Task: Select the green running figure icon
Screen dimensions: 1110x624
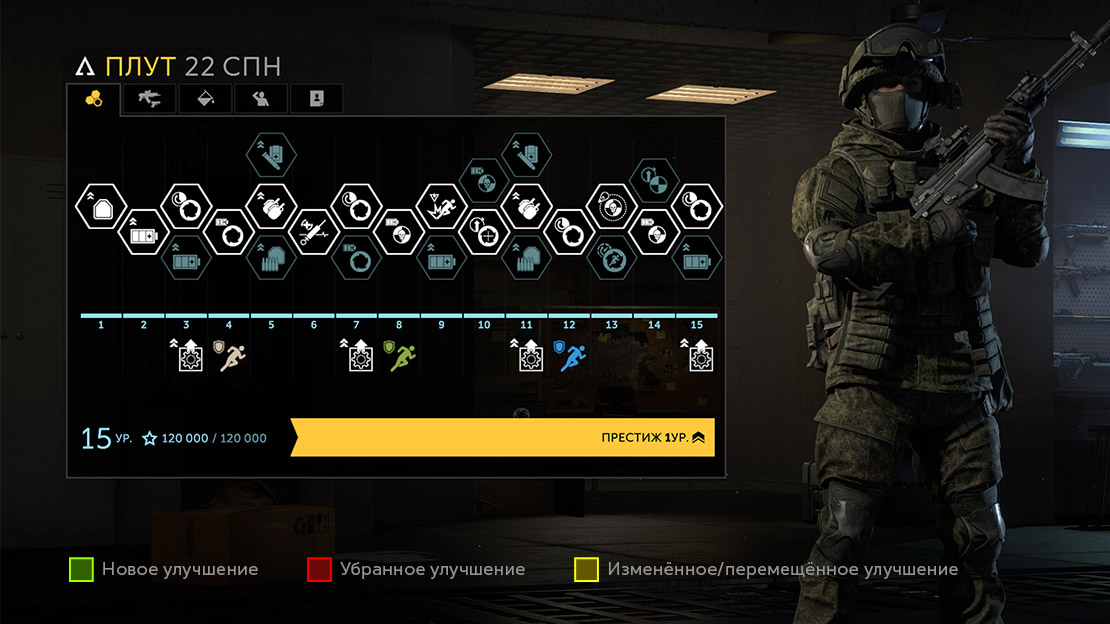Action: (402, 356)
